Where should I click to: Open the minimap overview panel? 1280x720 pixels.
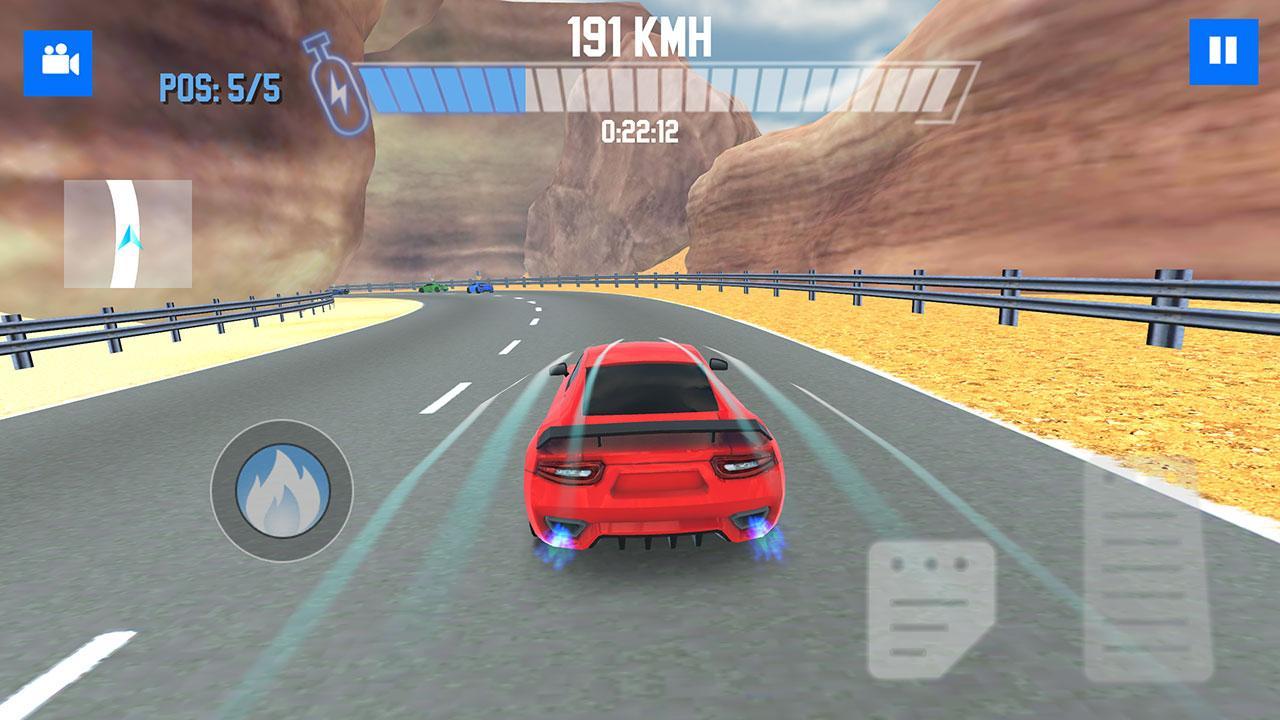point(127,232)
